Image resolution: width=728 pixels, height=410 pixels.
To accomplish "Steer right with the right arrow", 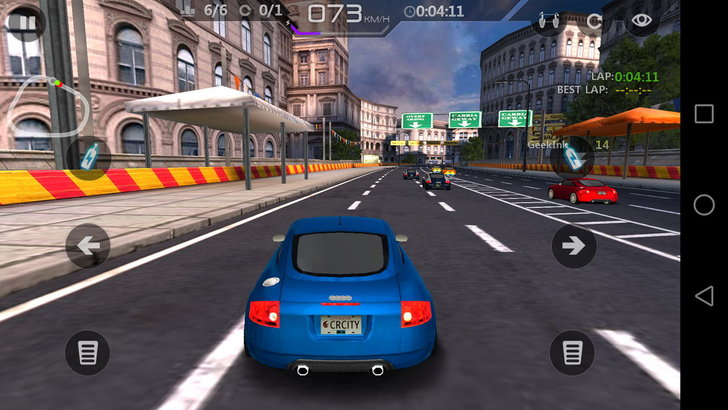I will pos(573,245).
